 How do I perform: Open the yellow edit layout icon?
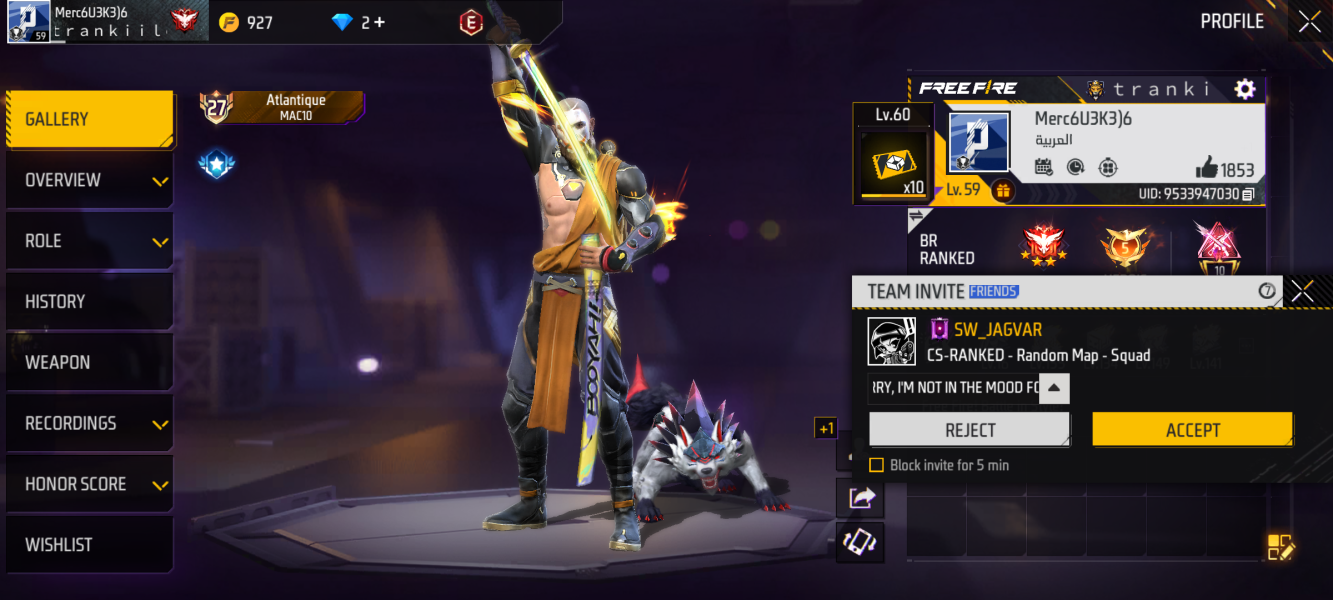pyautogui.click(x=1280, y=547)
